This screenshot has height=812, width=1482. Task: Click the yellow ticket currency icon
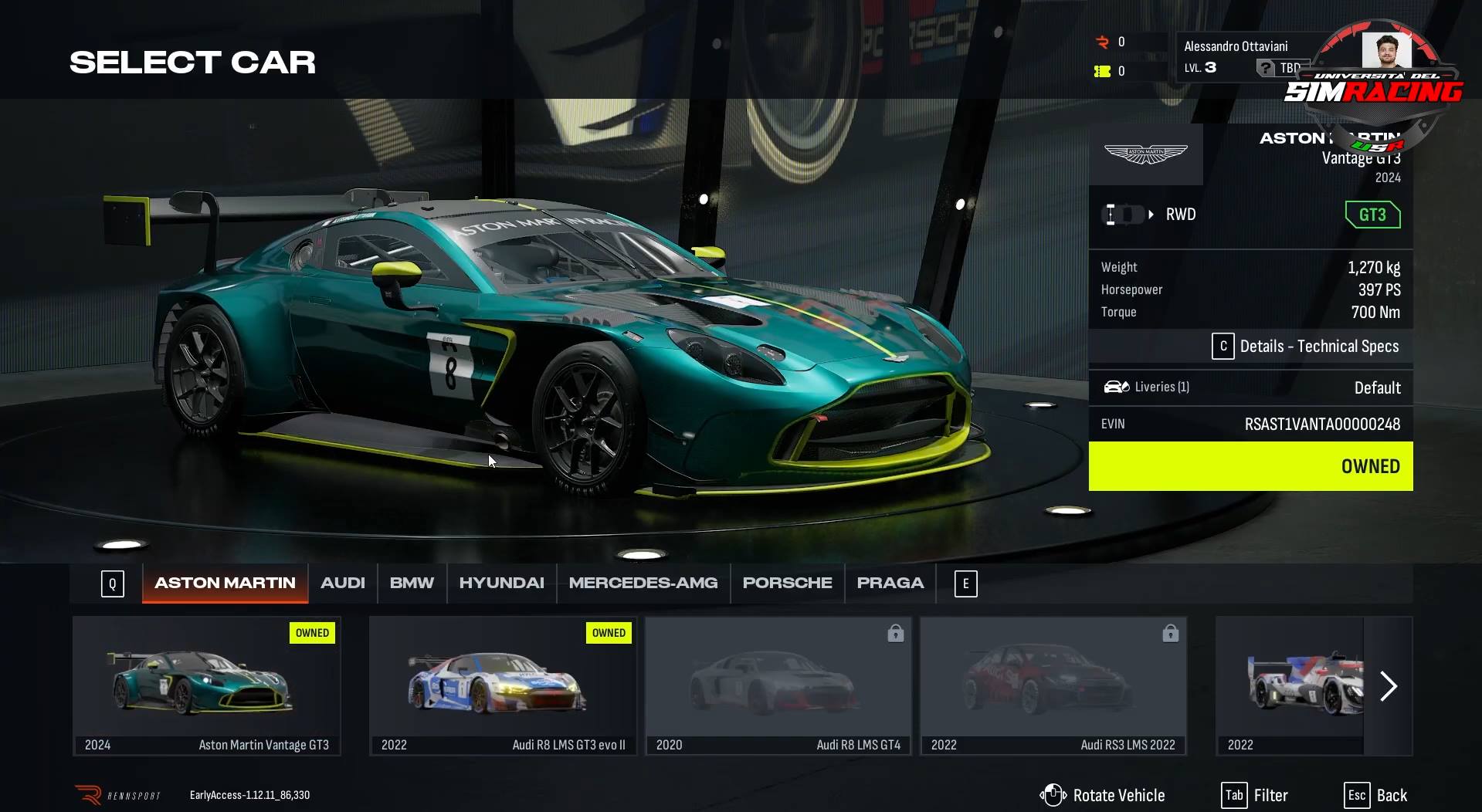pyautogui.click(x=1103, y=72)
